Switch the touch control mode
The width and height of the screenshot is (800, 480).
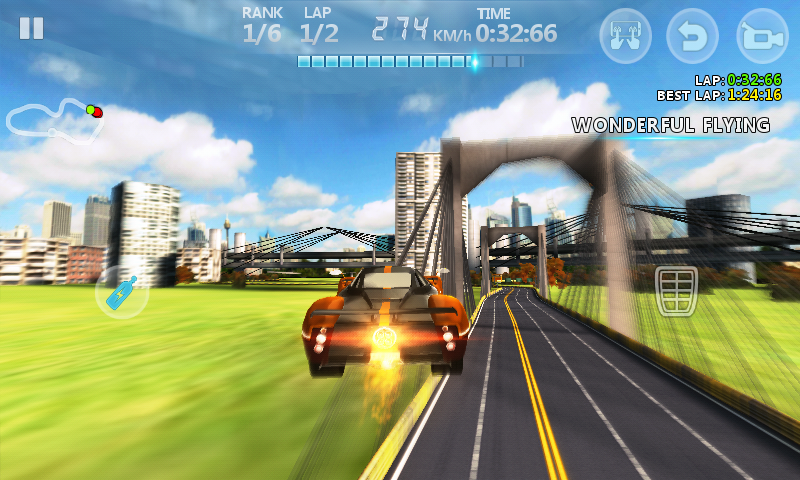625,37
